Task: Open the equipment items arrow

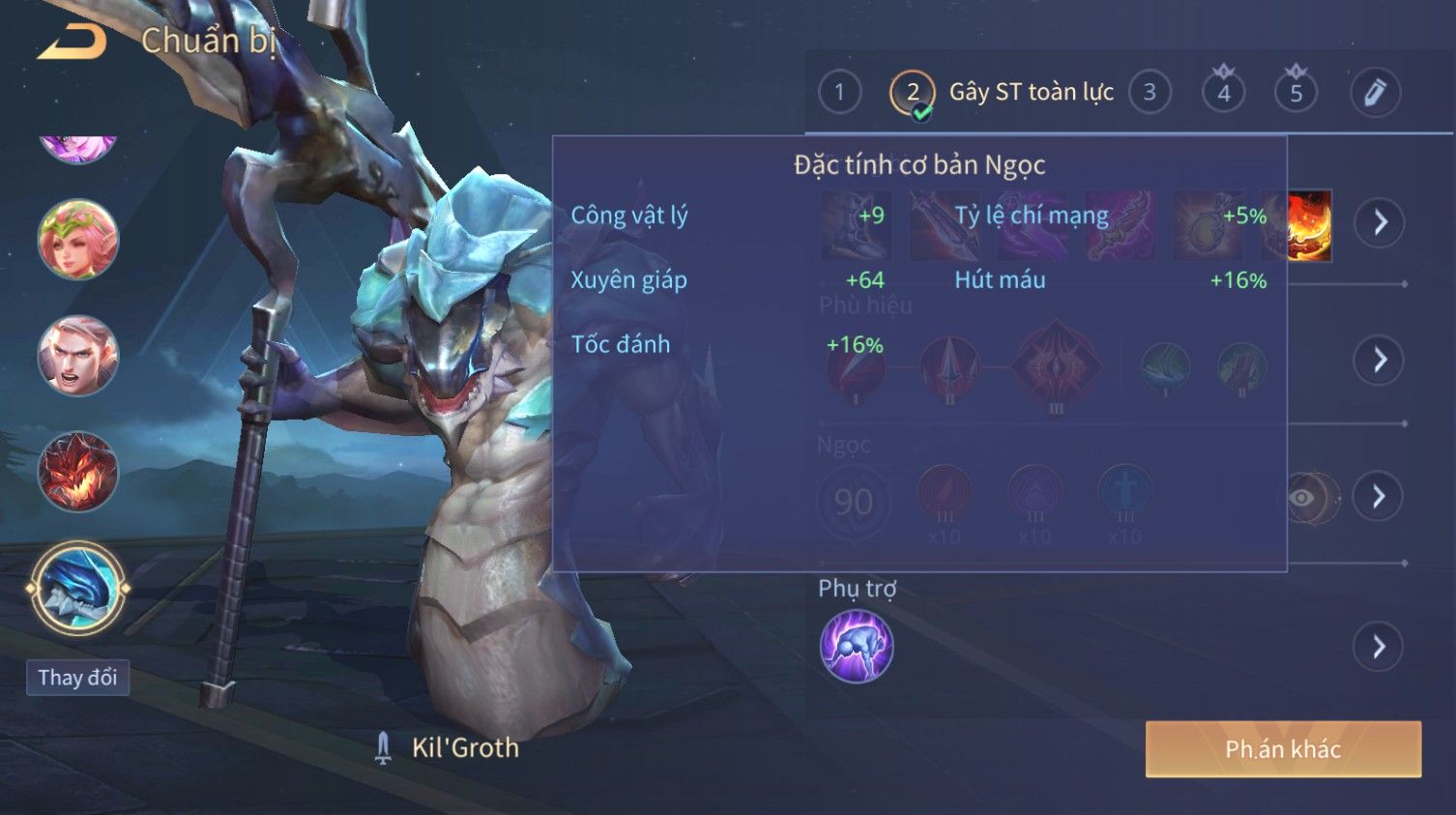Action: pos(1380,222)
